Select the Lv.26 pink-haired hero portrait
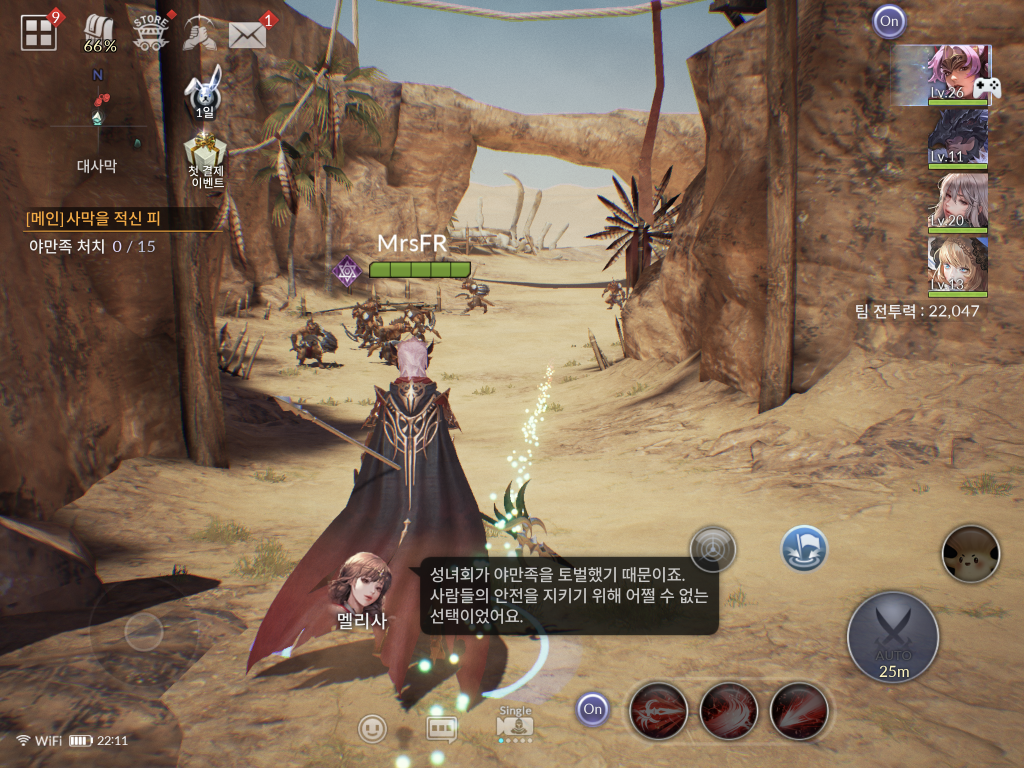The height and width of the screenshot is (768, 1024). coord(958,75)
